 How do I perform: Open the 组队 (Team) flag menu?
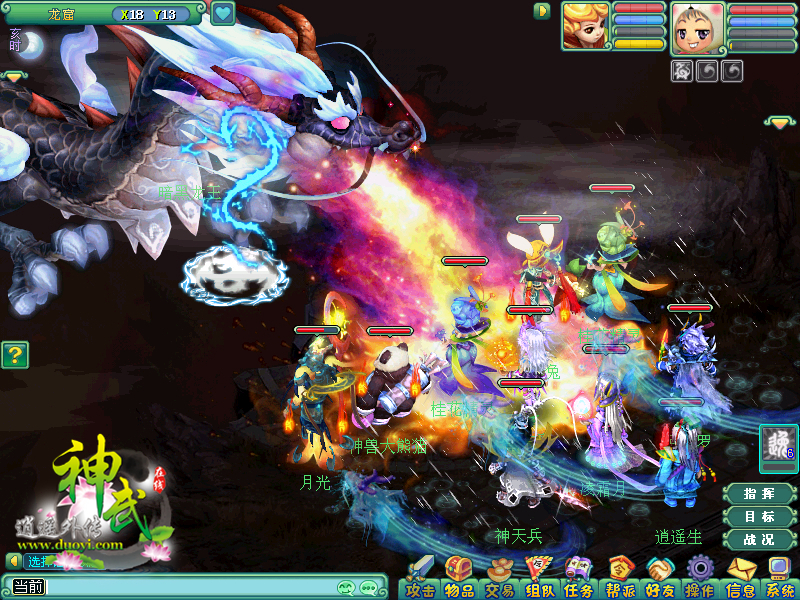point(539,577)
